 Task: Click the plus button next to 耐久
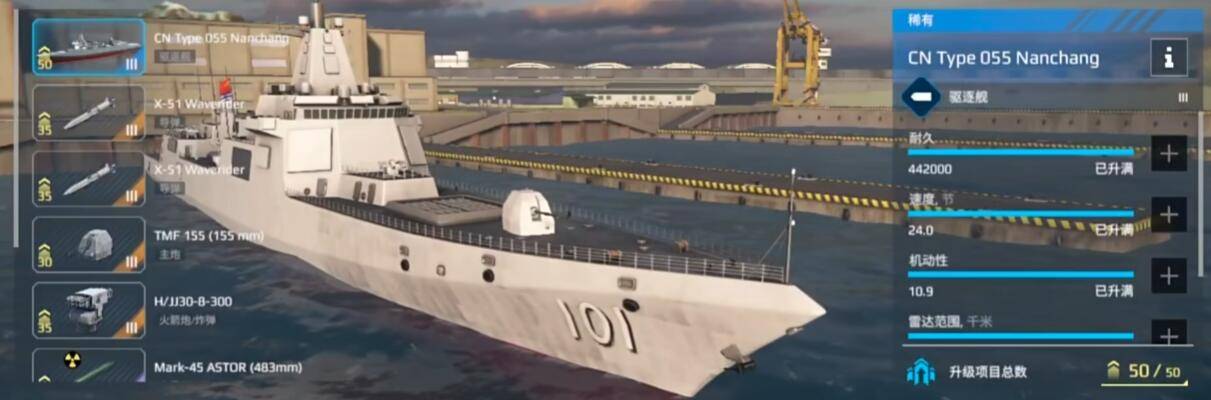tap(1168, 154)
